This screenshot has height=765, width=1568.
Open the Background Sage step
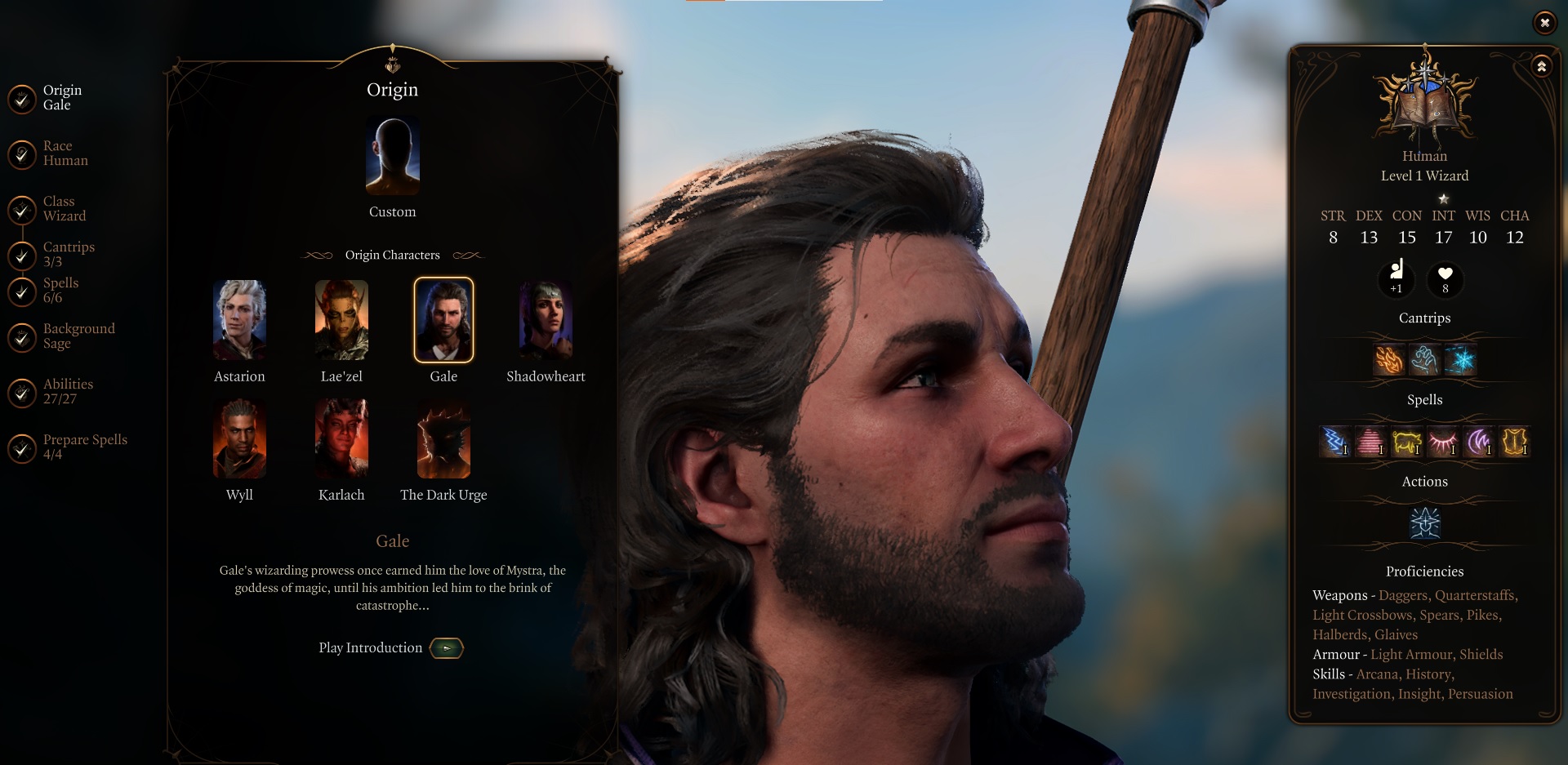(78, 336)
